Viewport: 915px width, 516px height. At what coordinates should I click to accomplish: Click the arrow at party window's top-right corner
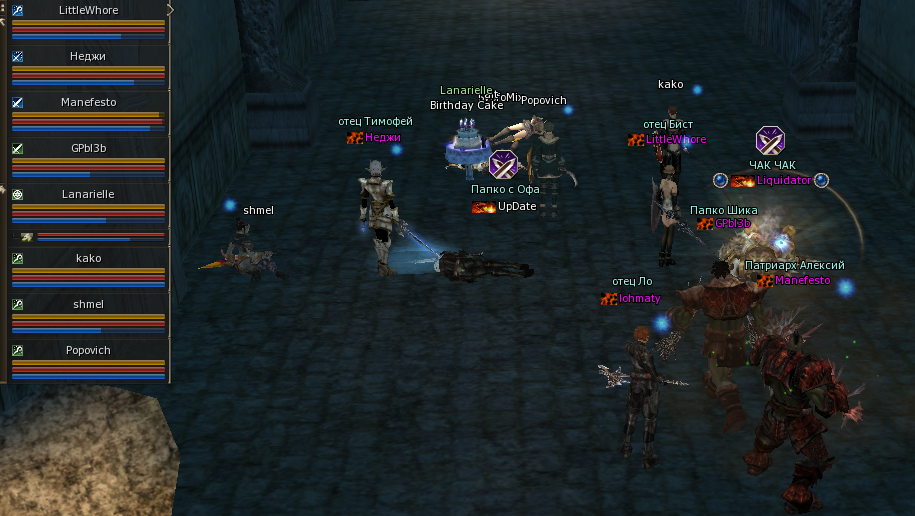(x=170, y=9)
